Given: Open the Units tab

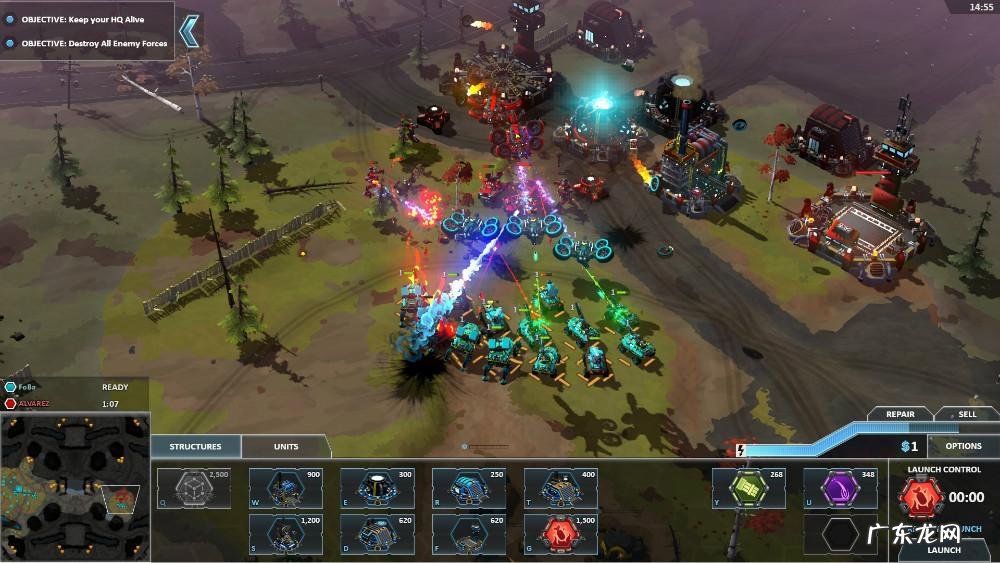Looking at the screenshot, I should [x=286, y=446].
